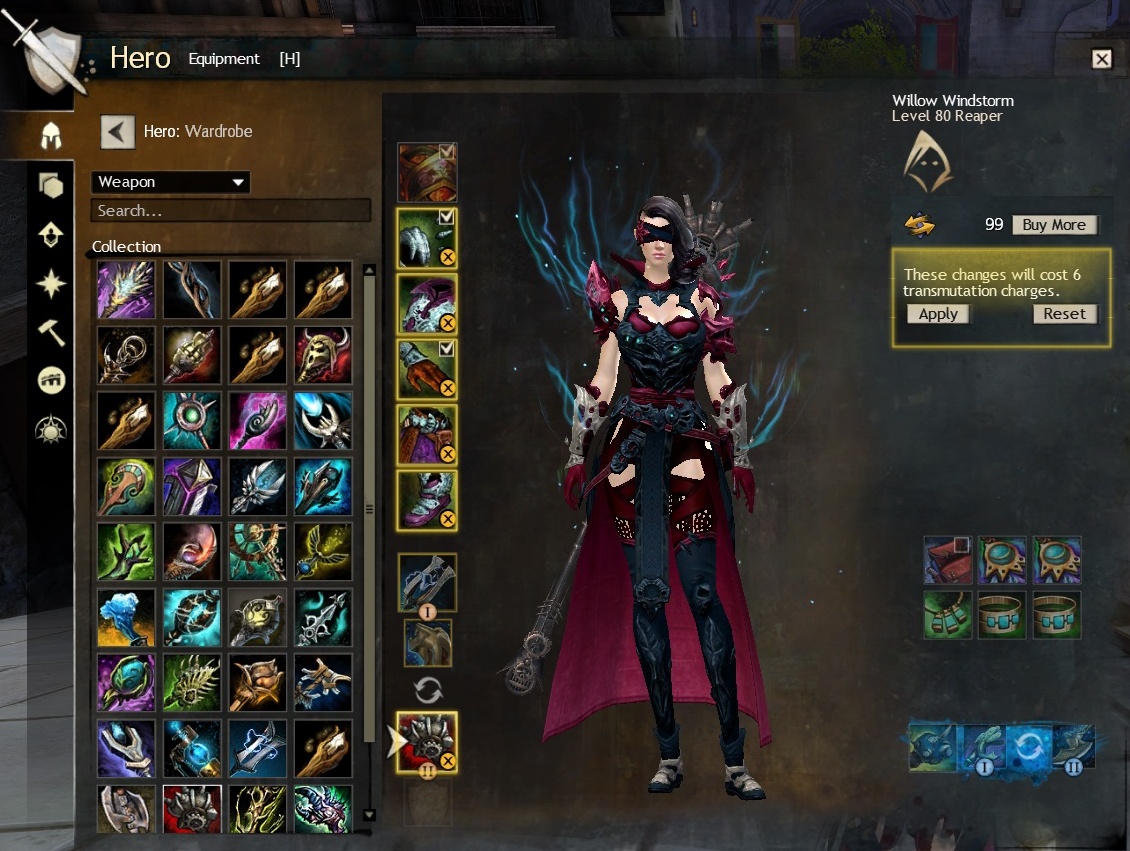Apply the transmutation changes
The image size is (1130, 851).
point(938,314)
